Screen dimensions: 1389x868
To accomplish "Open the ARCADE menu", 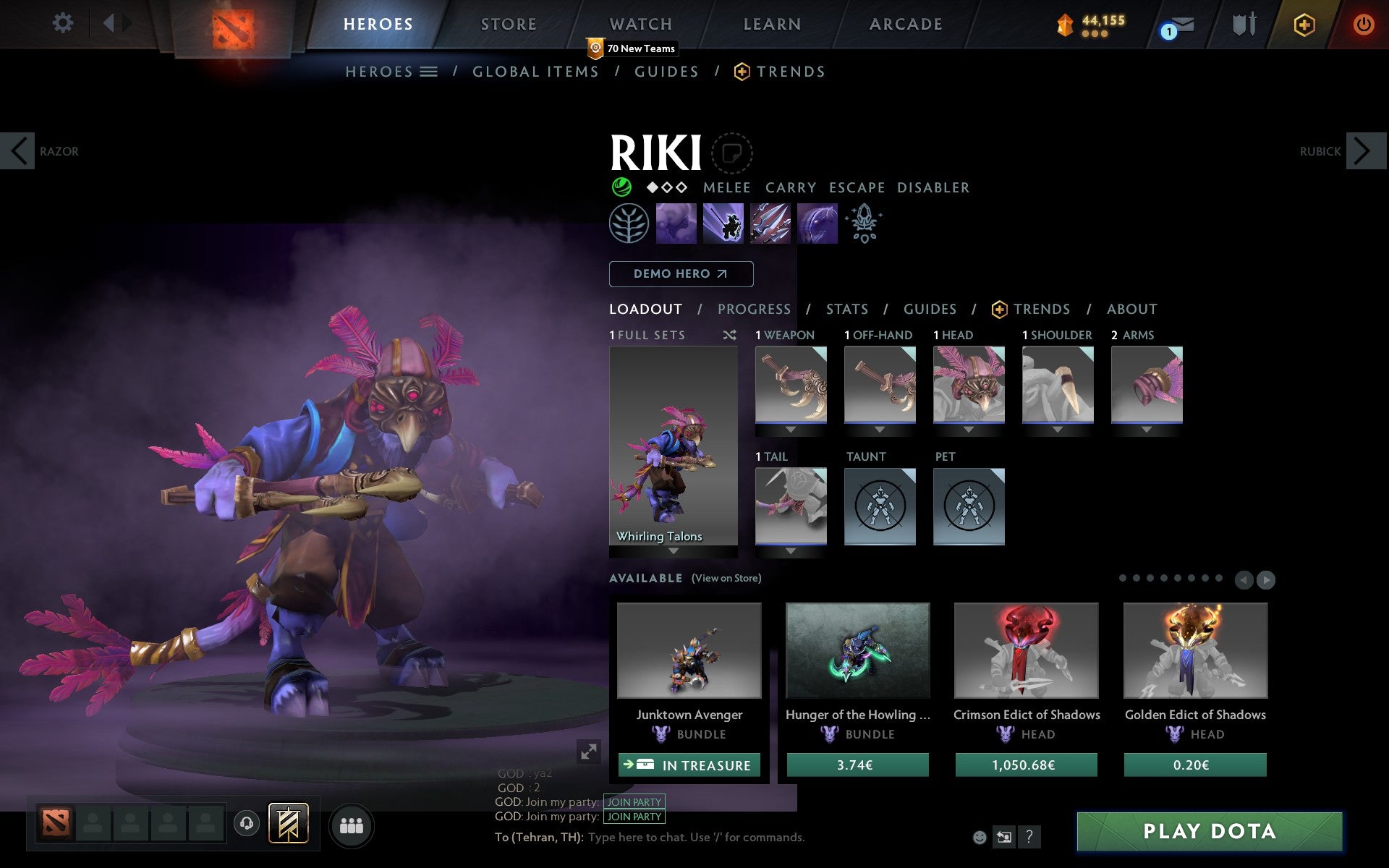I will (x=904, y=23).
